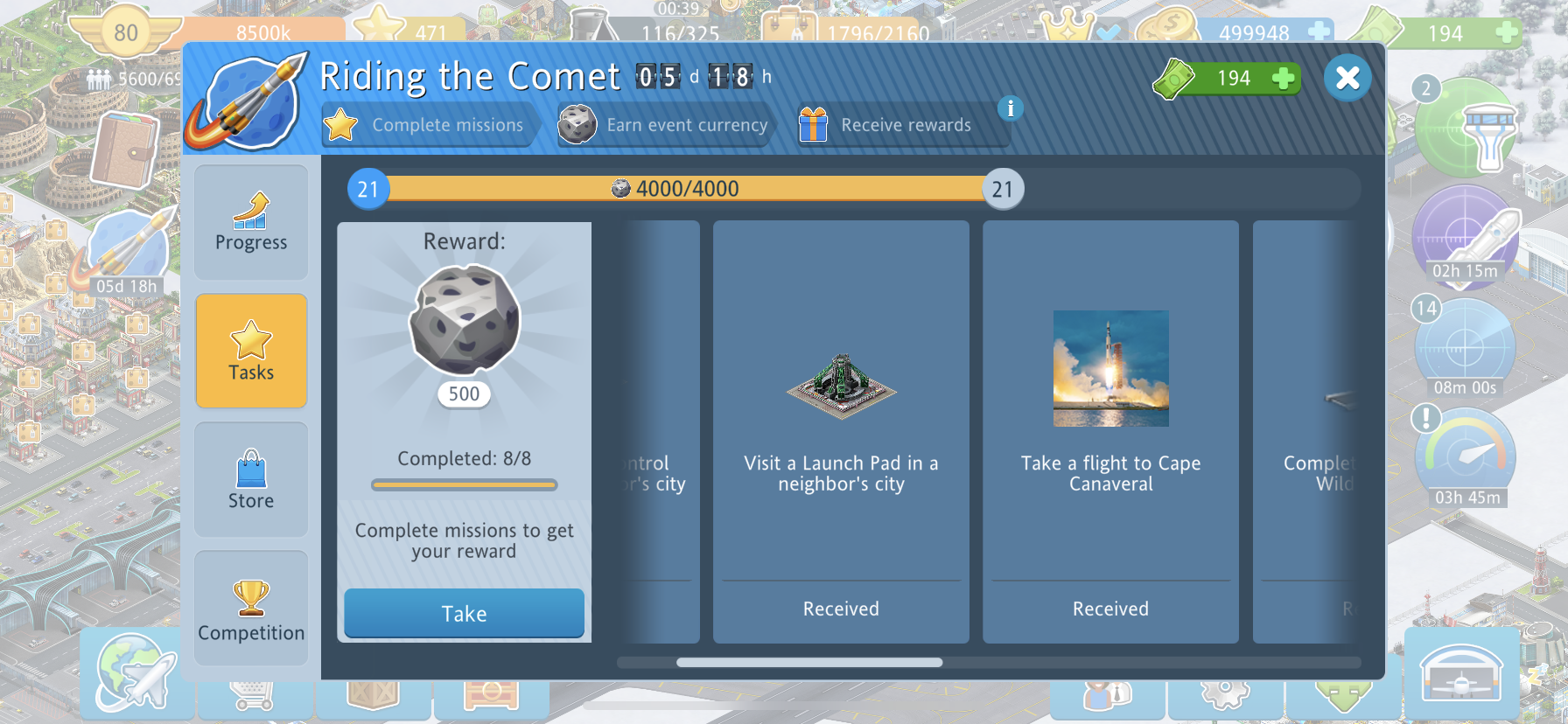Close the Riding the Comet window
The image size is (1568, 724).
point(1347,78)
